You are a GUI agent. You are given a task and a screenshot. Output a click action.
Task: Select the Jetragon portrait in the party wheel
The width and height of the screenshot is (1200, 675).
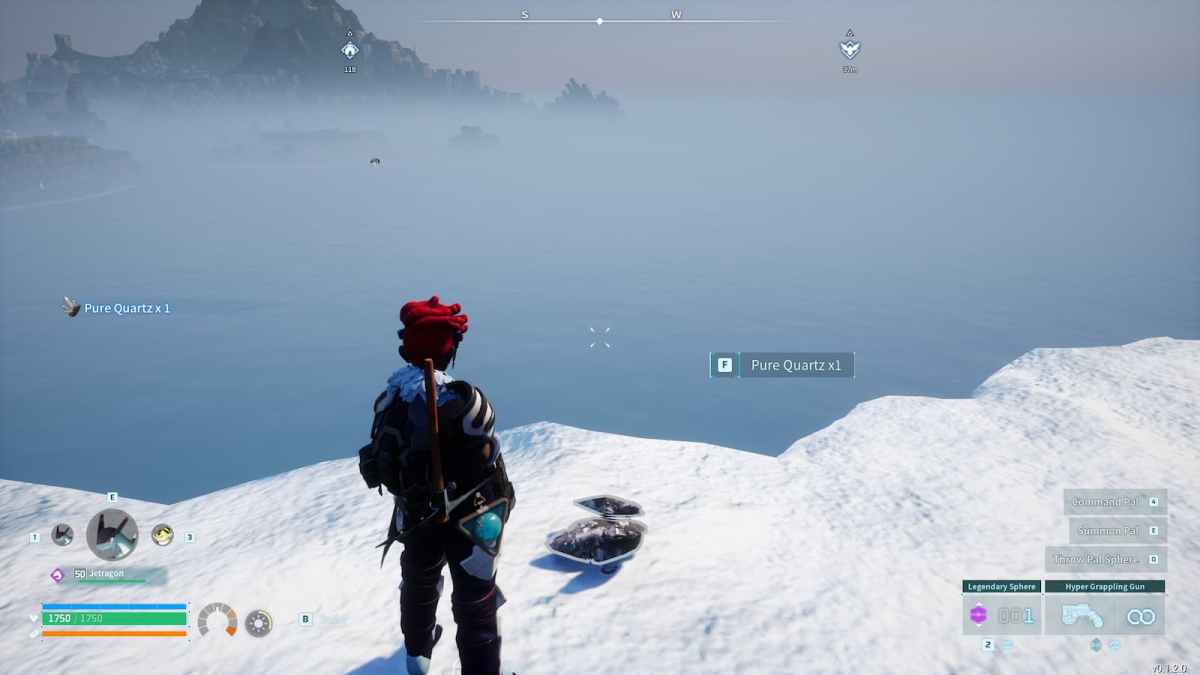pos(112,535)
